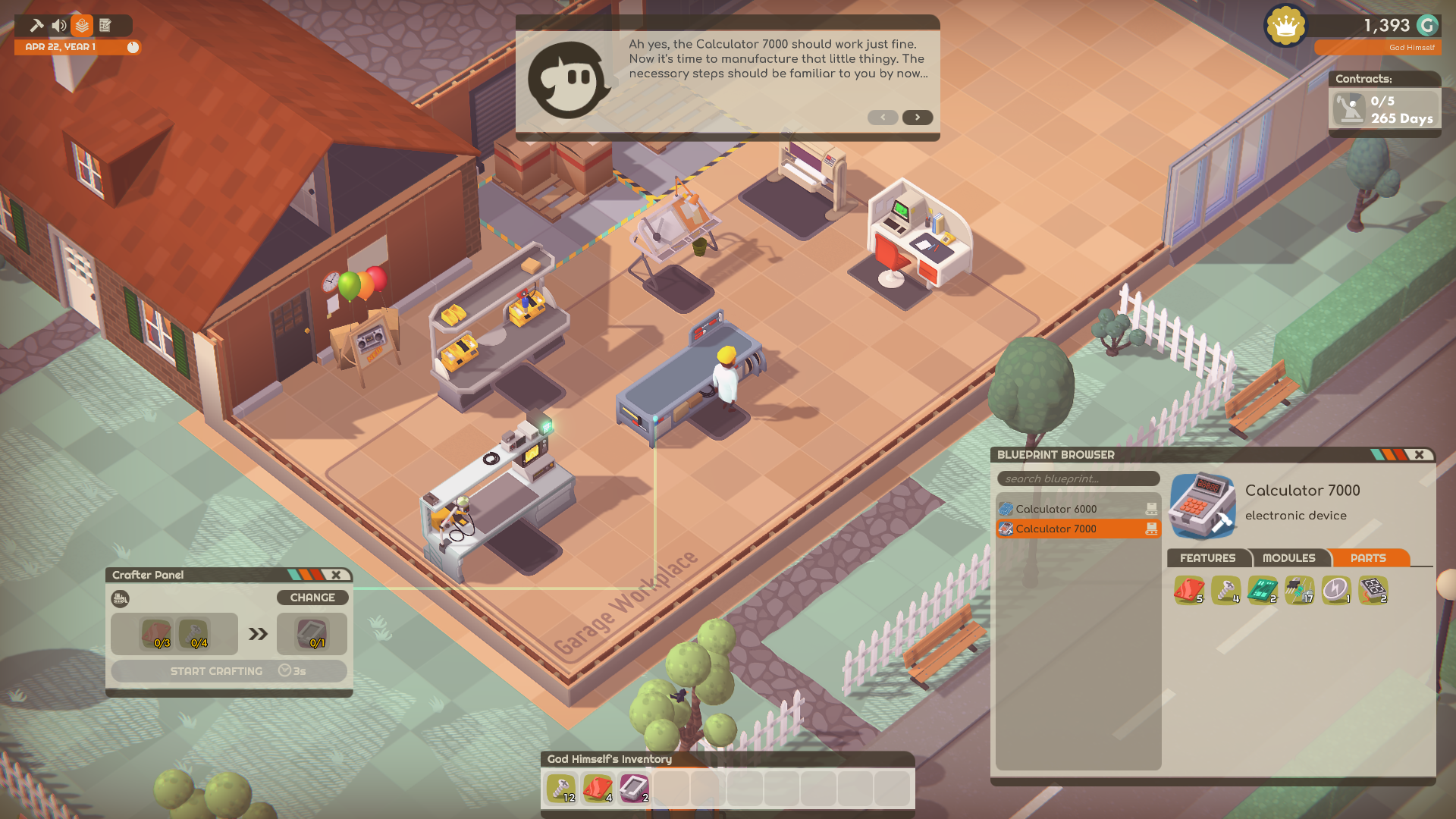Switch to the MODULES tab
Viewport: 1456px width, 819px height.
click(x=1288, y=558)
